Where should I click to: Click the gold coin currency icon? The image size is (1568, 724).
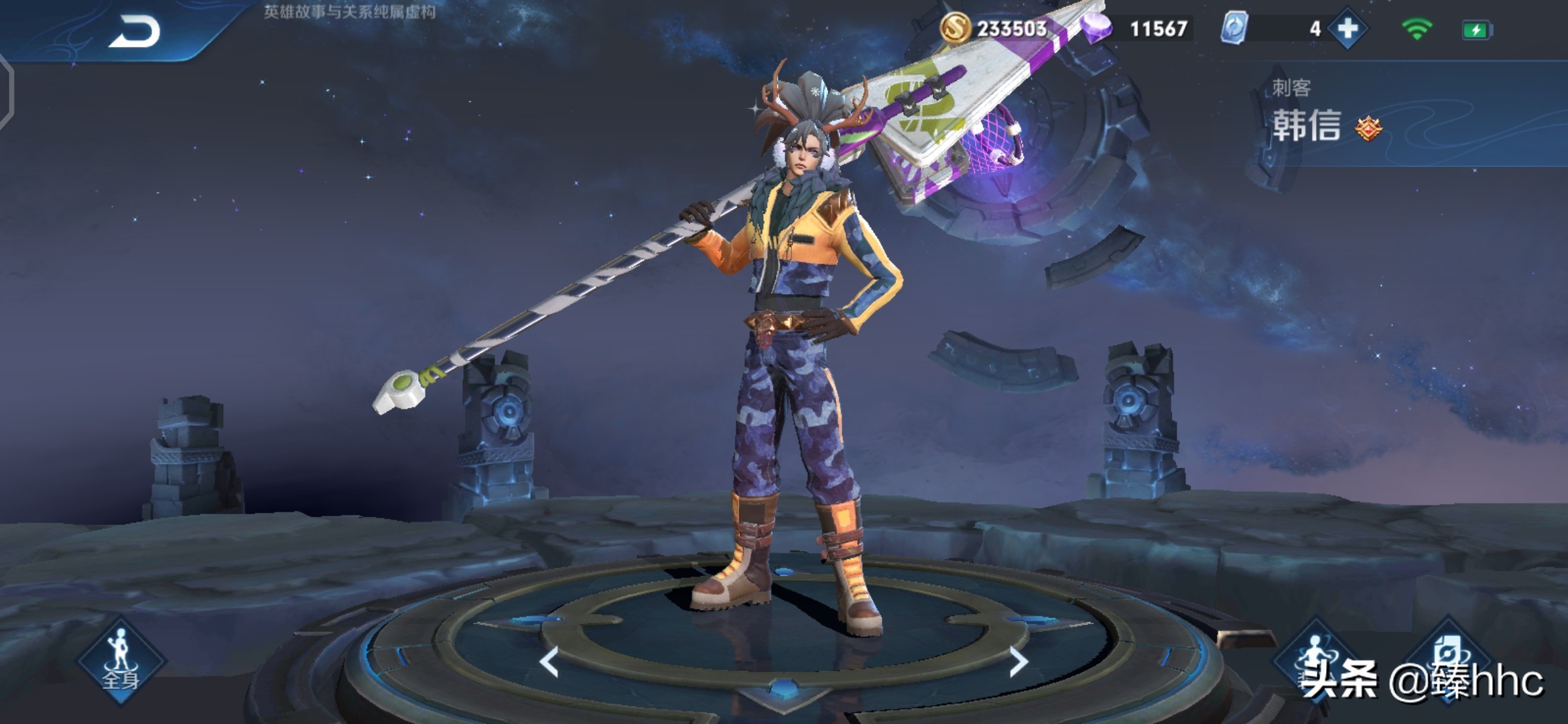(955, 29)
